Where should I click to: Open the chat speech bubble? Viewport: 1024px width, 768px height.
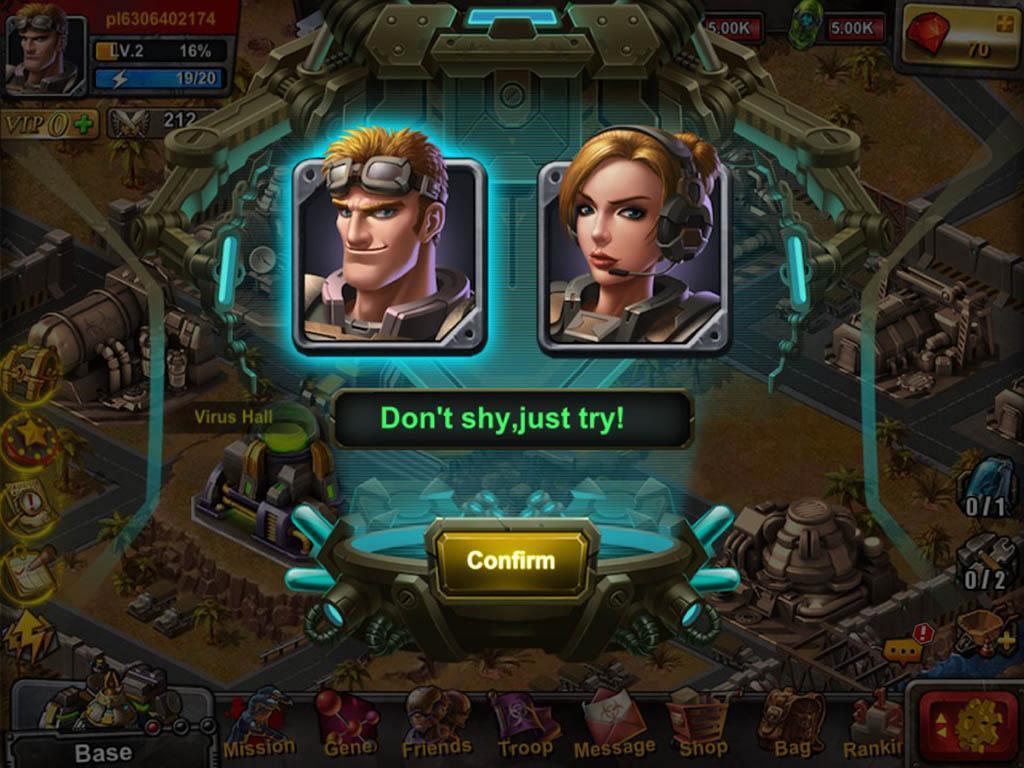coord(903,650)
